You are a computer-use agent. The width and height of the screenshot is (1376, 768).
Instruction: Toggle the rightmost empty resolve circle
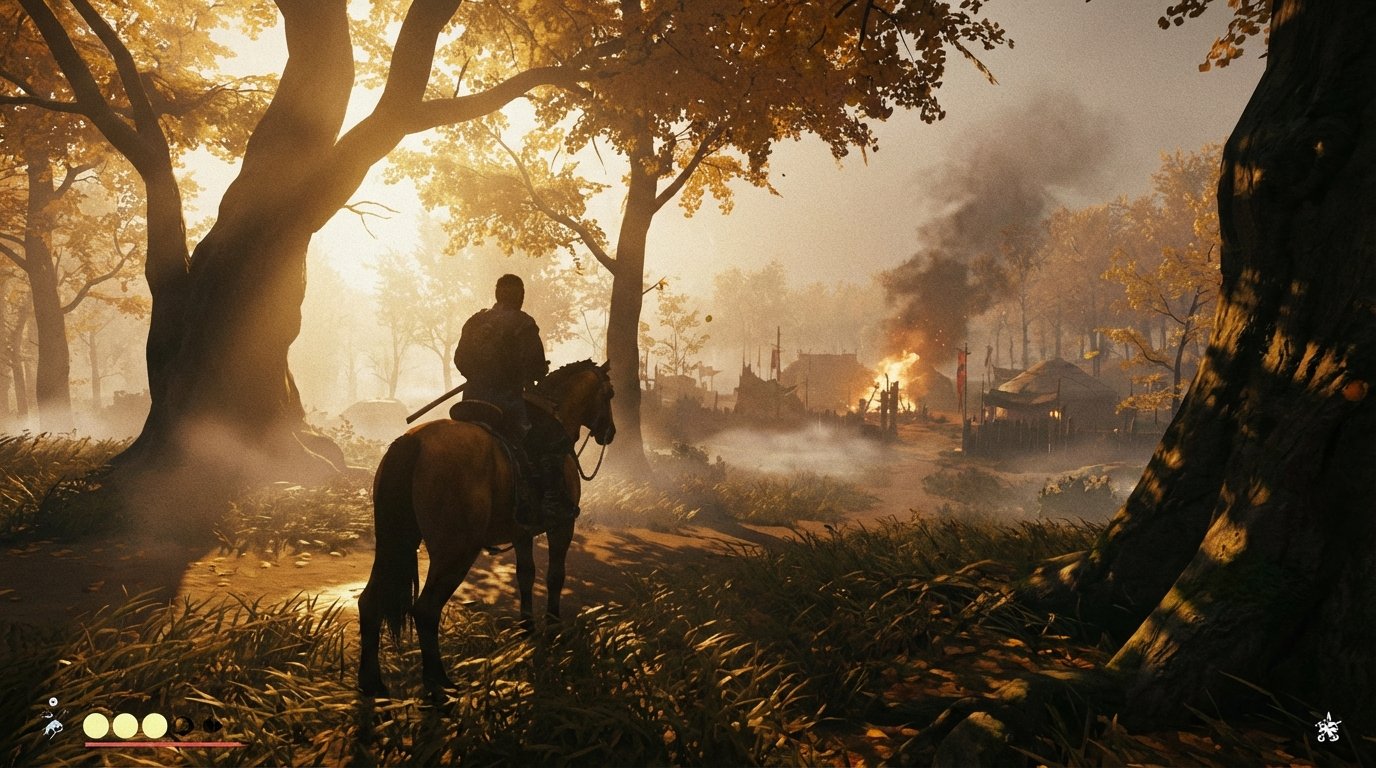coord(213,726)
